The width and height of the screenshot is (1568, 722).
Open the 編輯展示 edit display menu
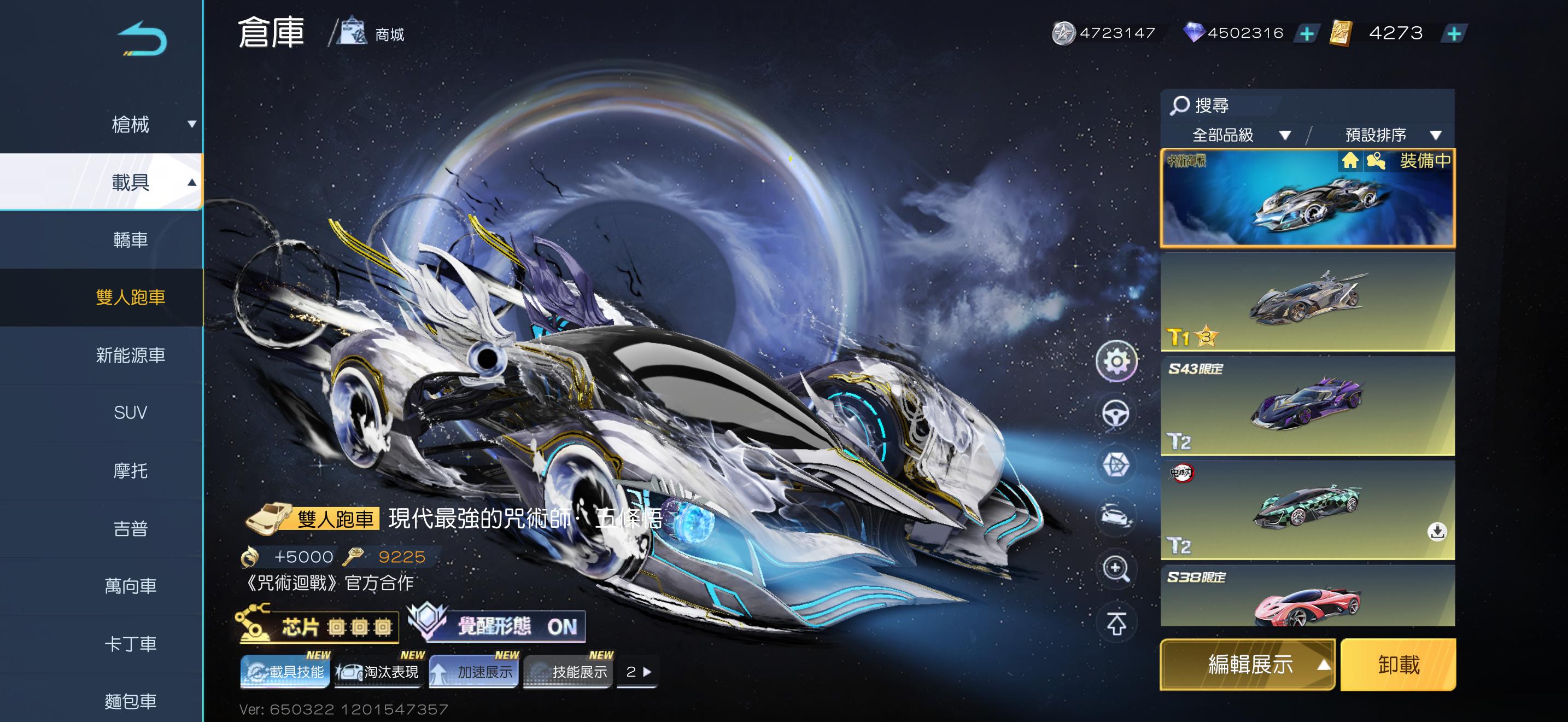click(x=1248, y=664)
